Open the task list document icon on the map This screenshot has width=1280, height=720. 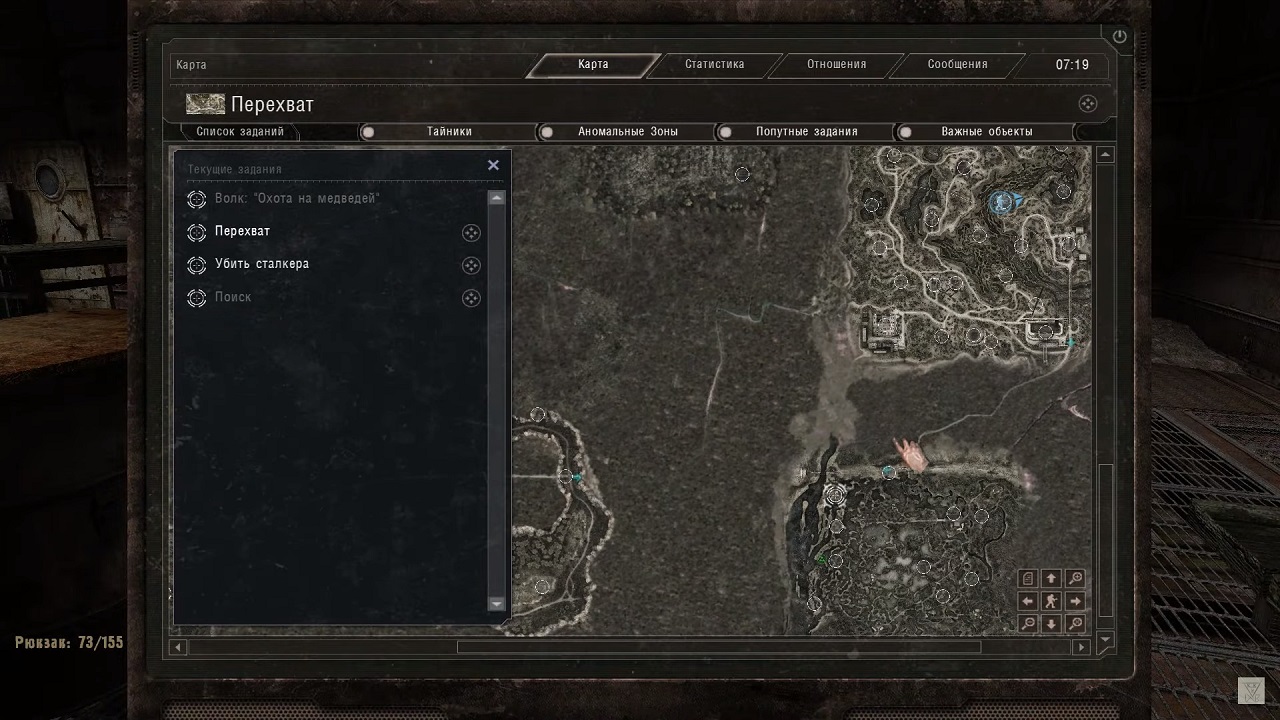(1028, 578)
